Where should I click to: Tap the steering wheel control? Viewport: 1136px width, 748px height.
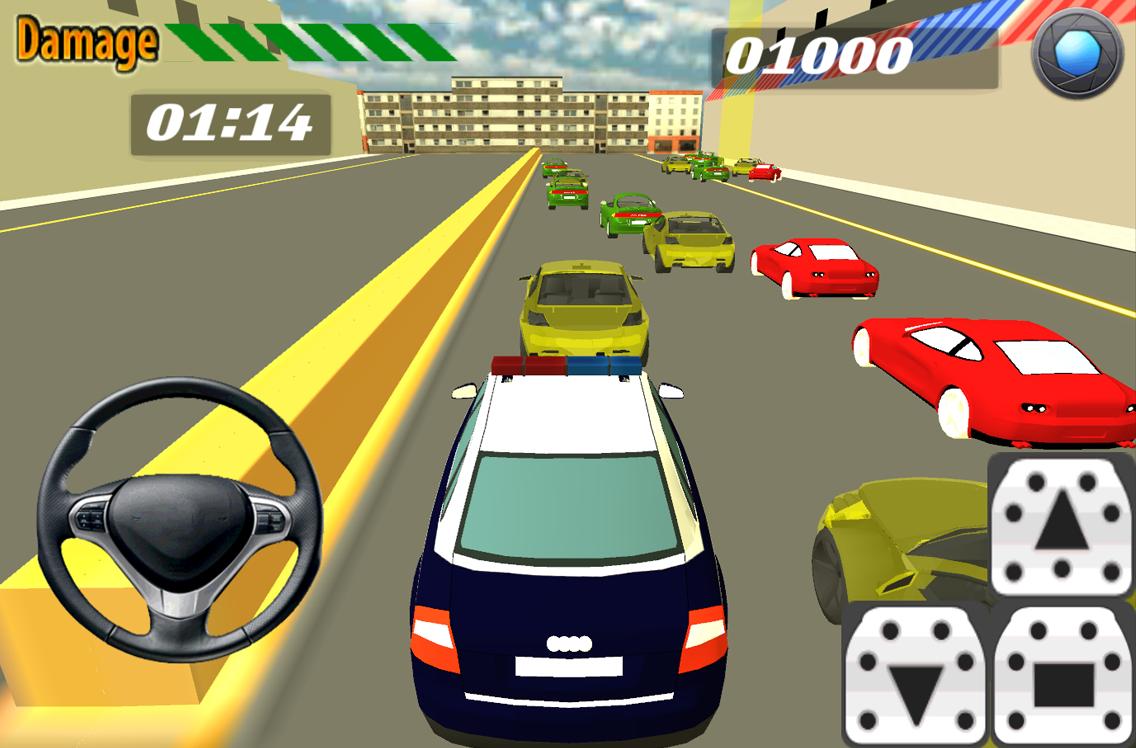179,519
